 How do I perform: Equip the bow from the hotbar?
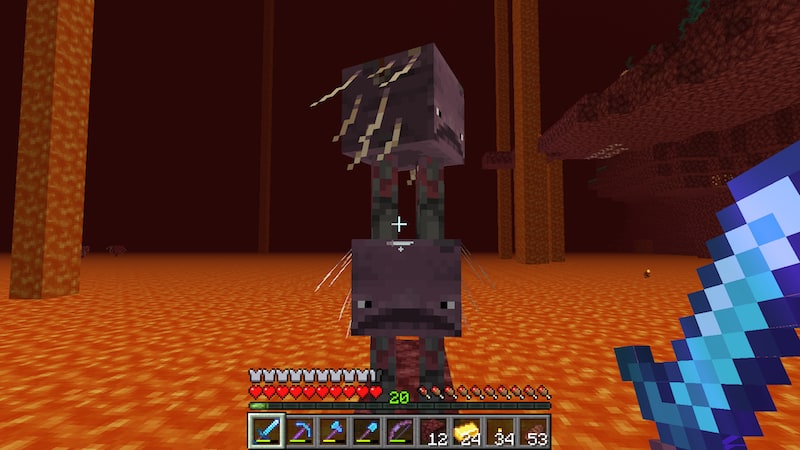click(400, 431)
